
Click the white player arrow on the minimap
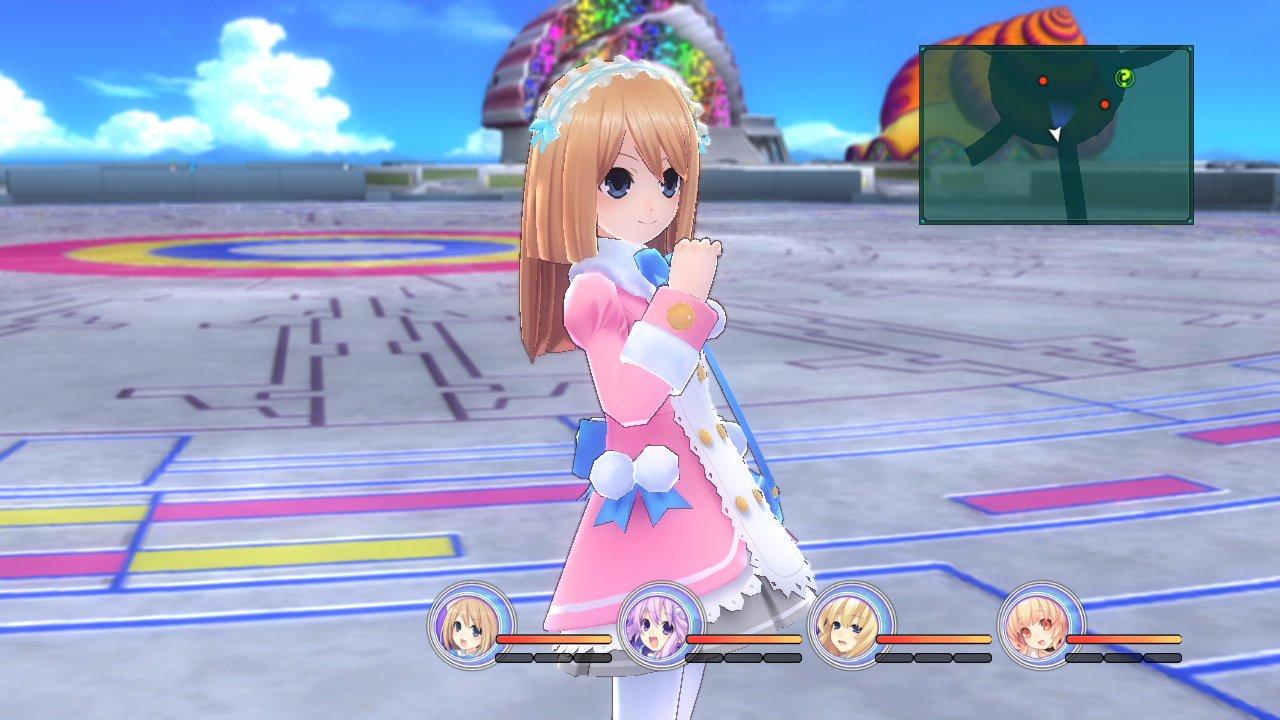tap(1055, 133)
